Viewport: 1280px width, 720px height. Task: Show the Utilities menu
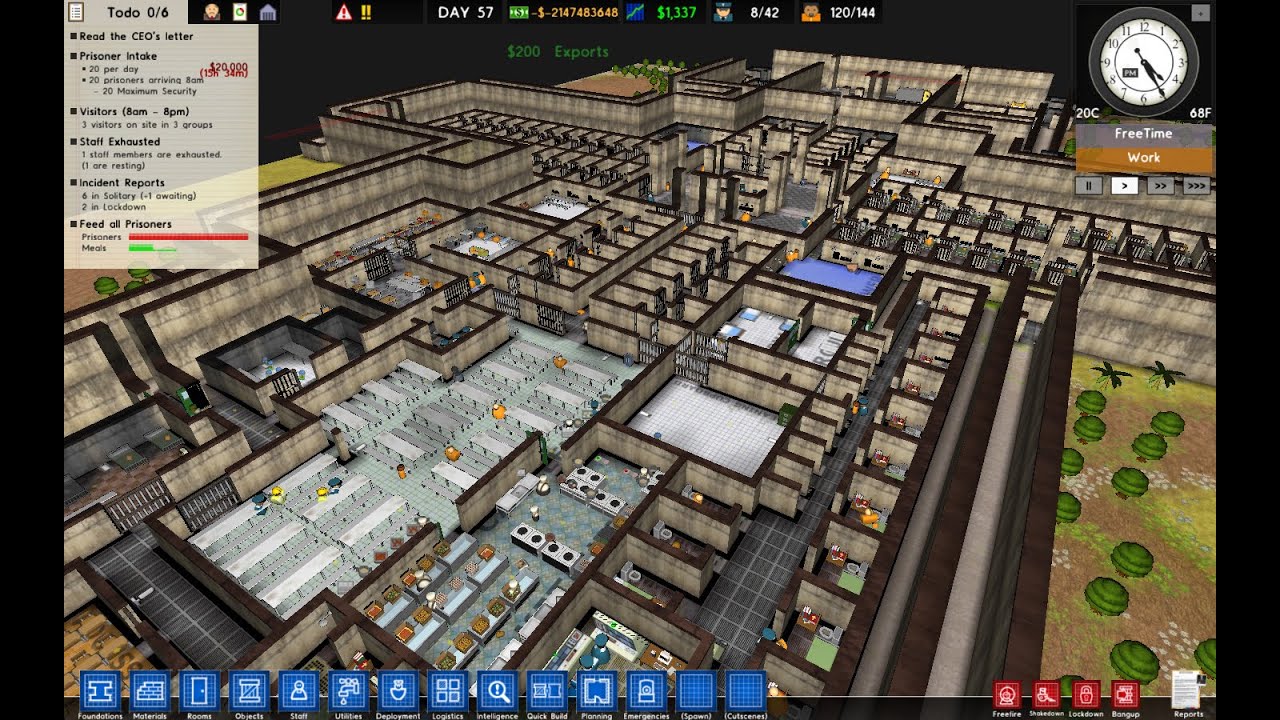348,691
